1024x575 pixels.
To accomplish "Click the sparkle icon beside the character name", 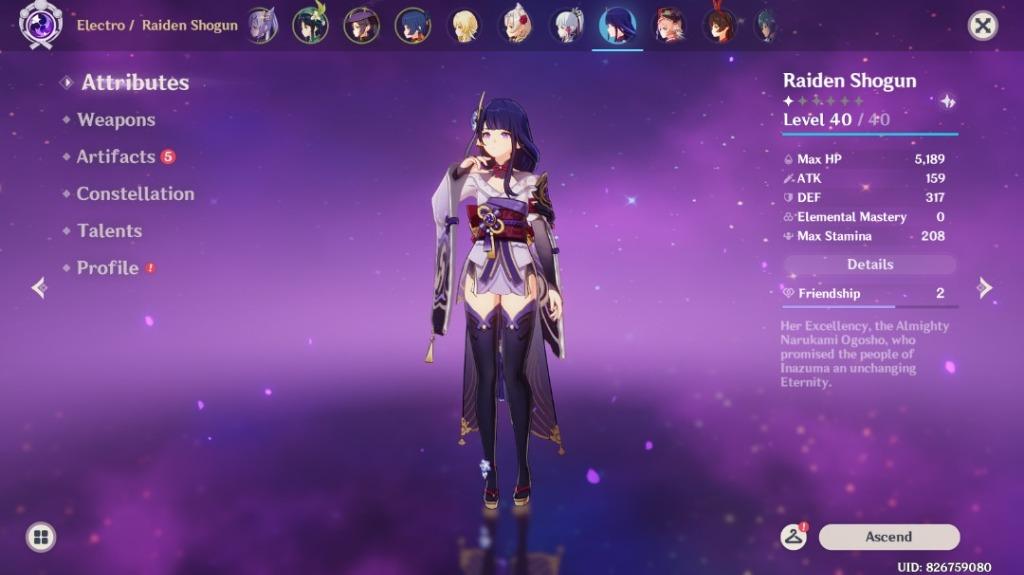I will (x=947, y=101).
